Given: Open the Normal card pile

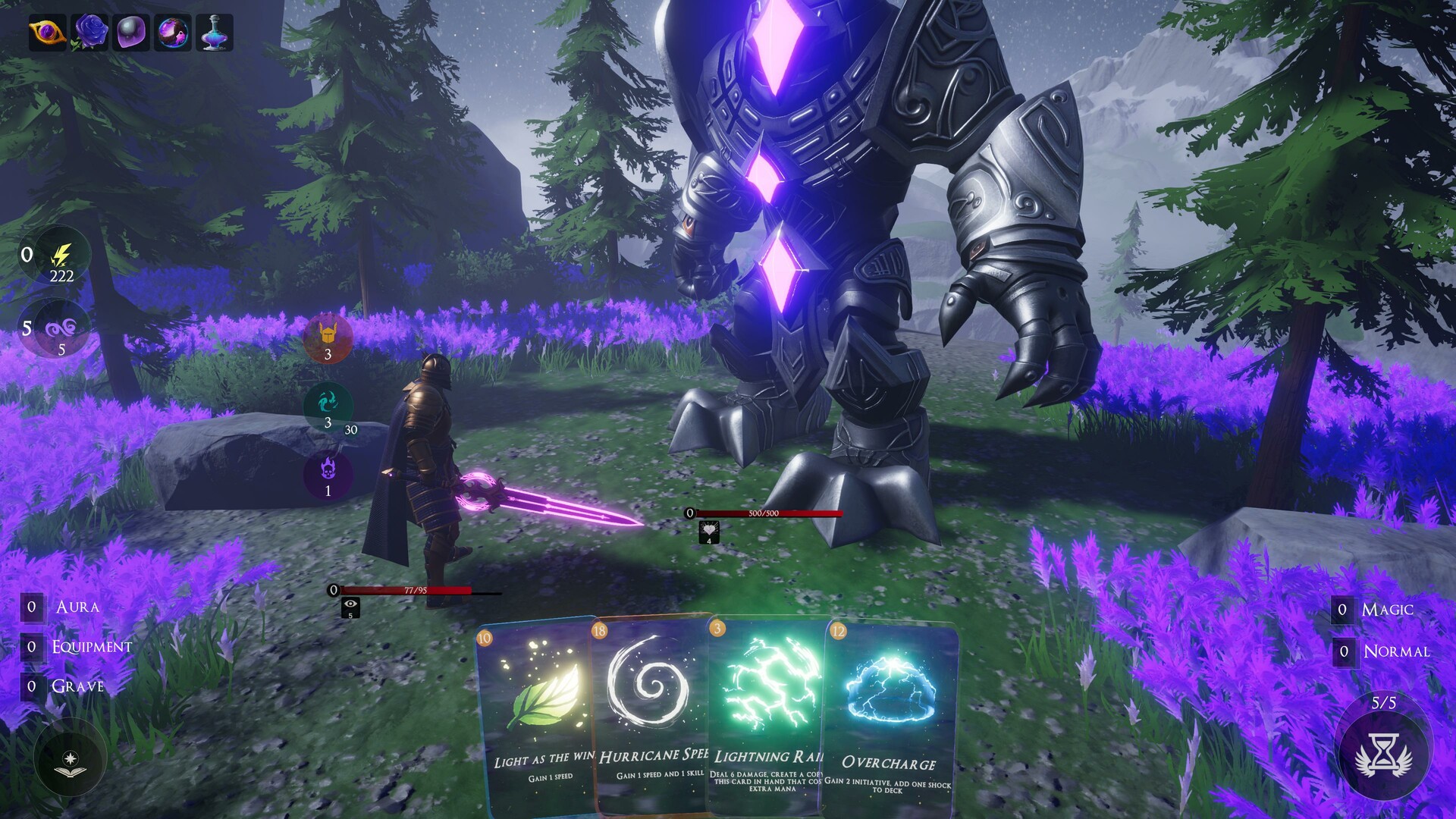Looking at the screenshot, I should tap(1395, 651).
